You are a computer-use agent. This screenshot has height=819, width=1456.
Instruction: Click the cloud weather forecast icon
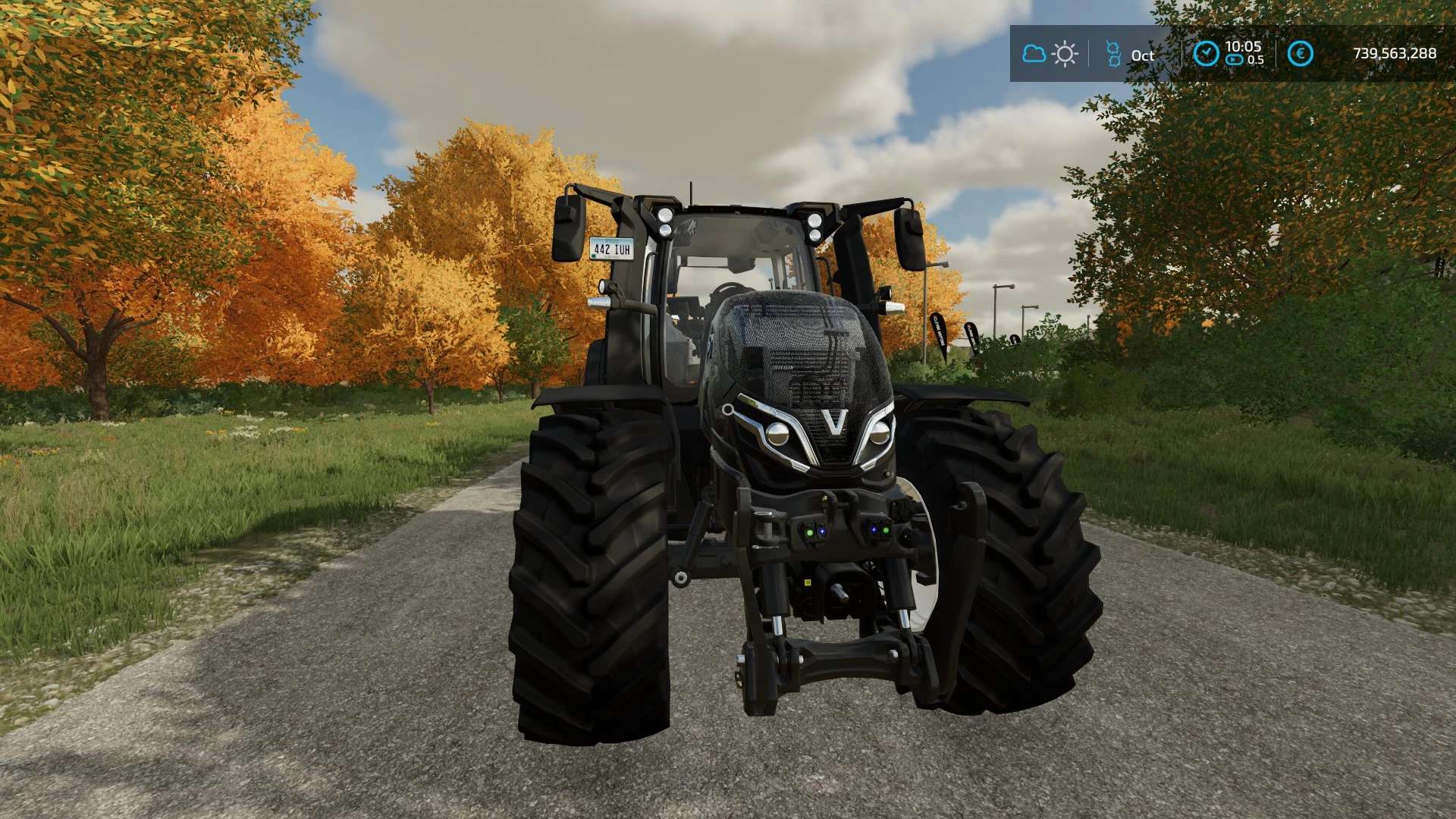(x=1034, y=54)
